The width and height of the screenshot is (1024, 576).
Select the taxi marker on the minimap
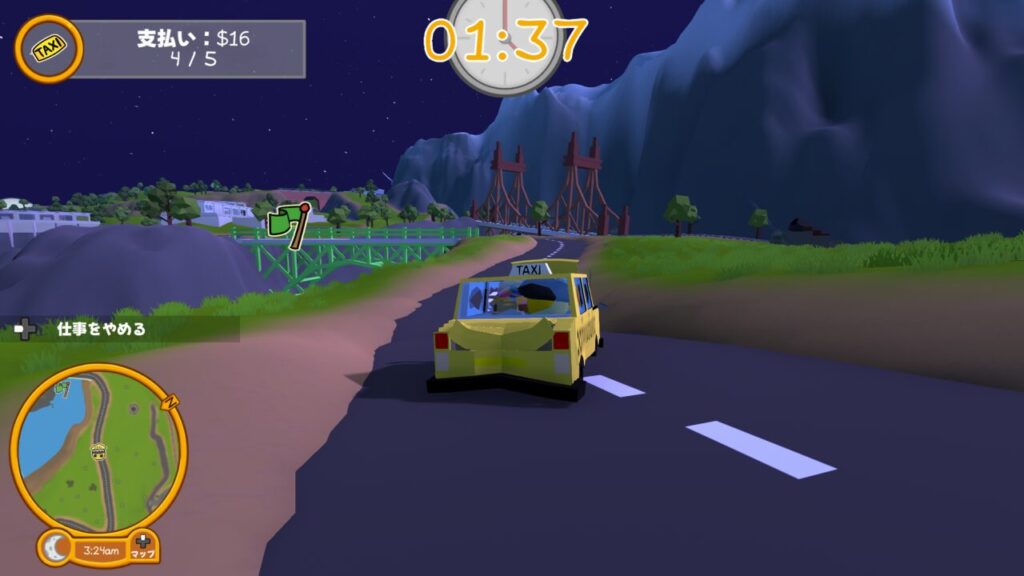pos(99,452)
